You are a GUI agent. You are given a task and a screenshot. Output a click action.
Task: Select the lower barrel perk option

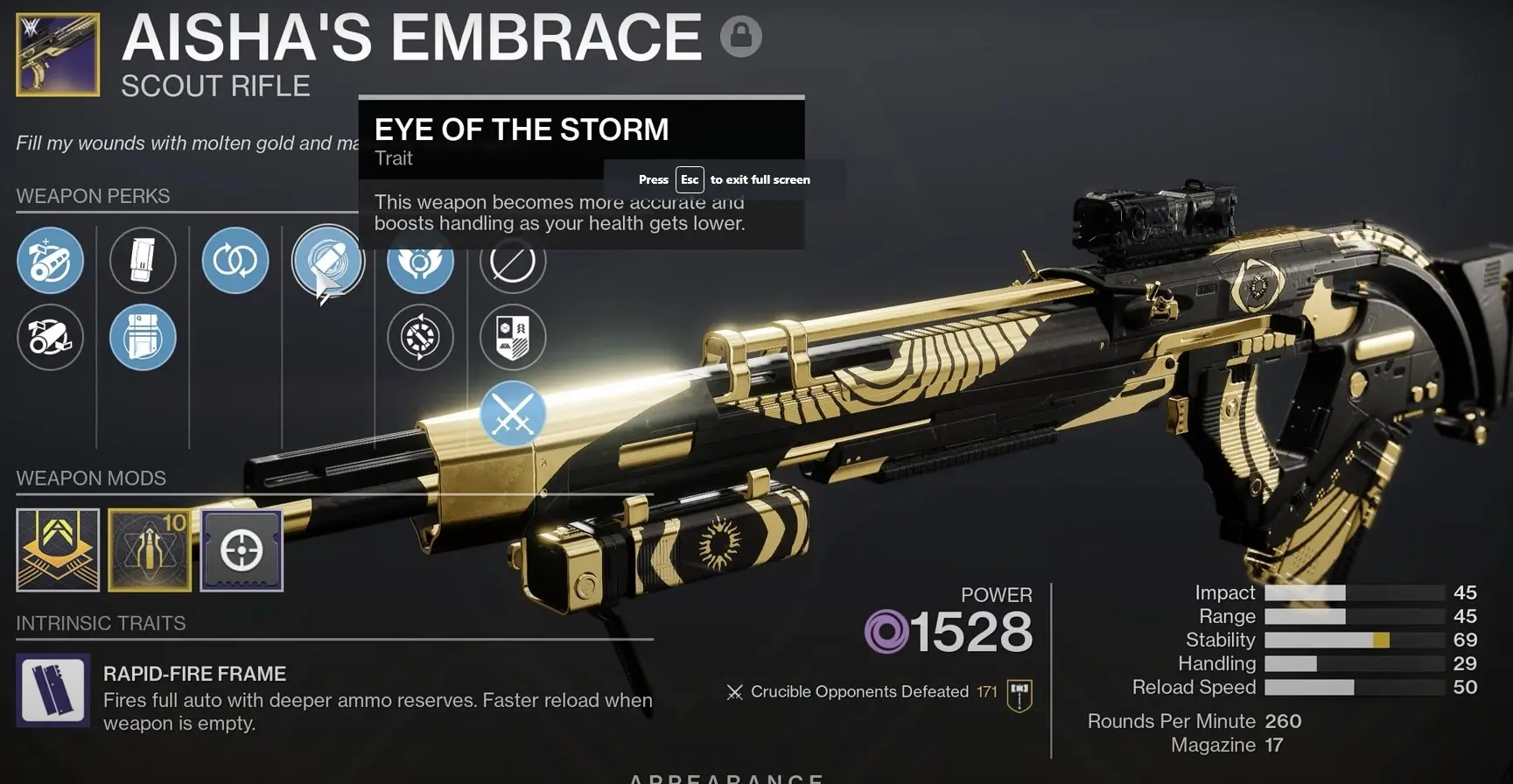point(50,337)
